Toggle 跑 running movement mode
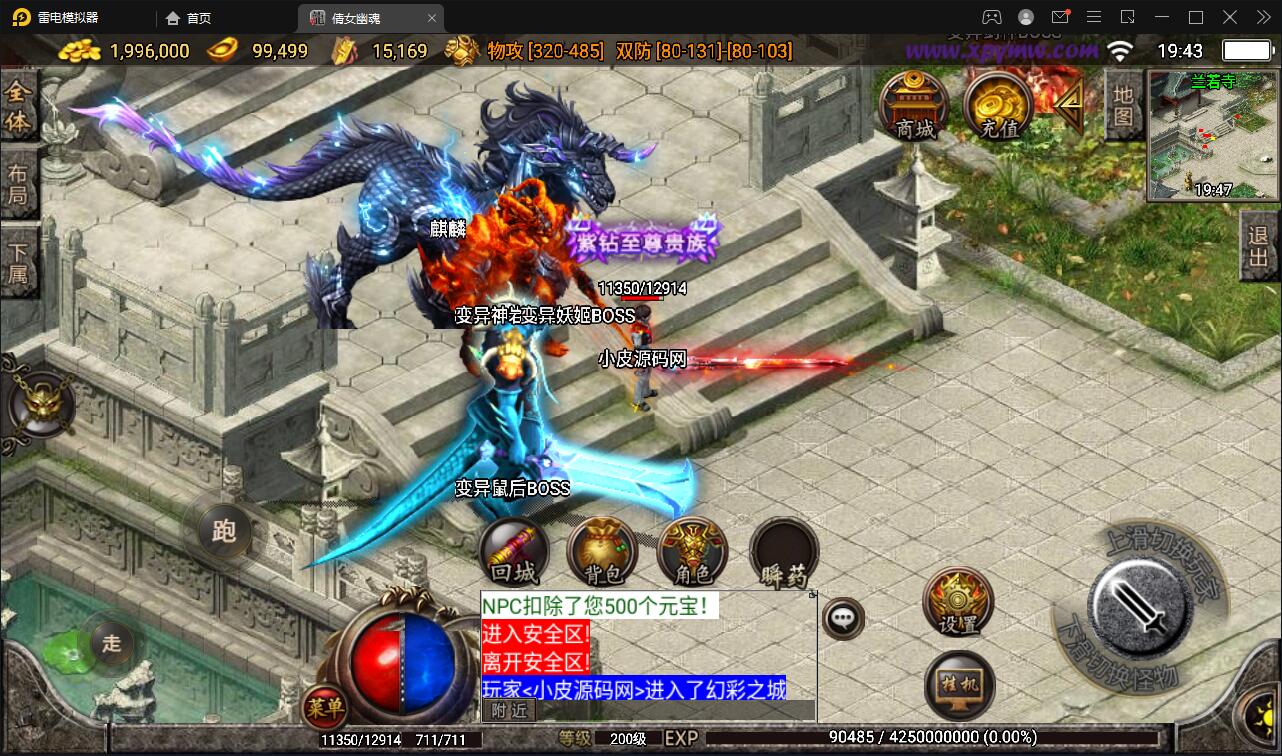 pos(222,532)
